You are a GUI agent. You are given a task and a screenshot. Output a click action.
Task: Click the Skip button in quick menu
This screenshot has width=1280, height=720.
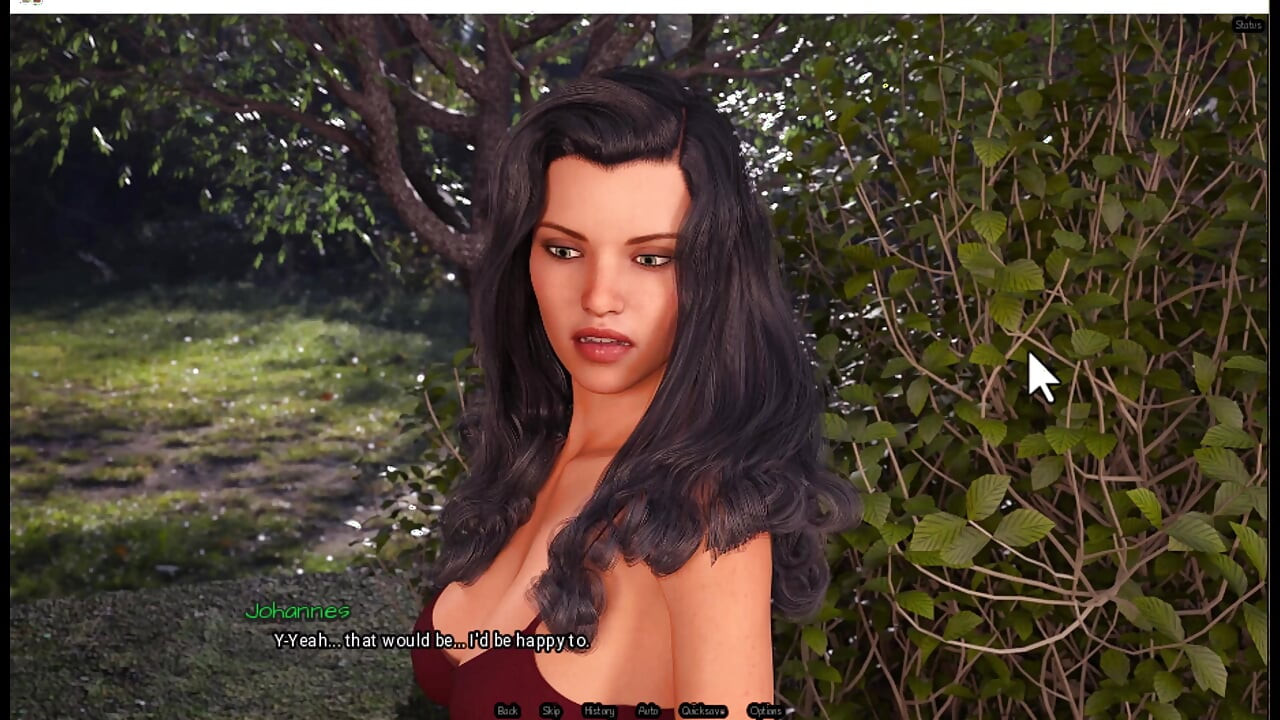549,711
